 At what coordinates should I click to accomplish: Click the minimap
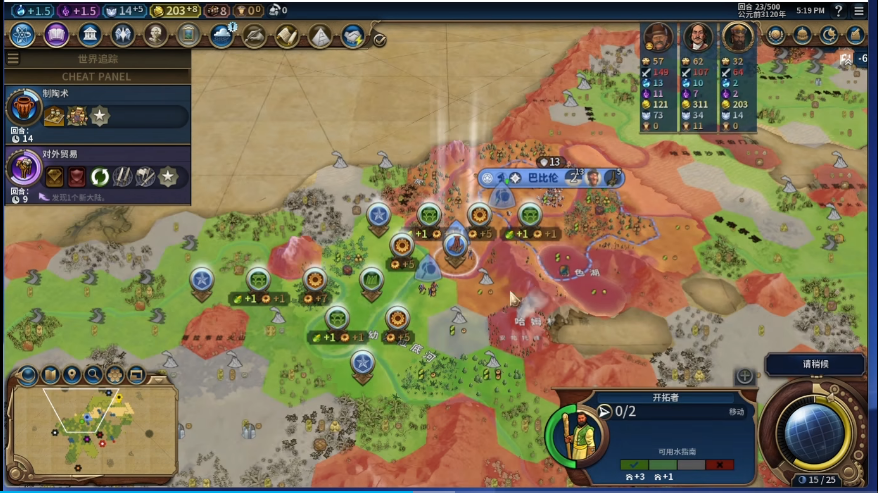point(92,430)
